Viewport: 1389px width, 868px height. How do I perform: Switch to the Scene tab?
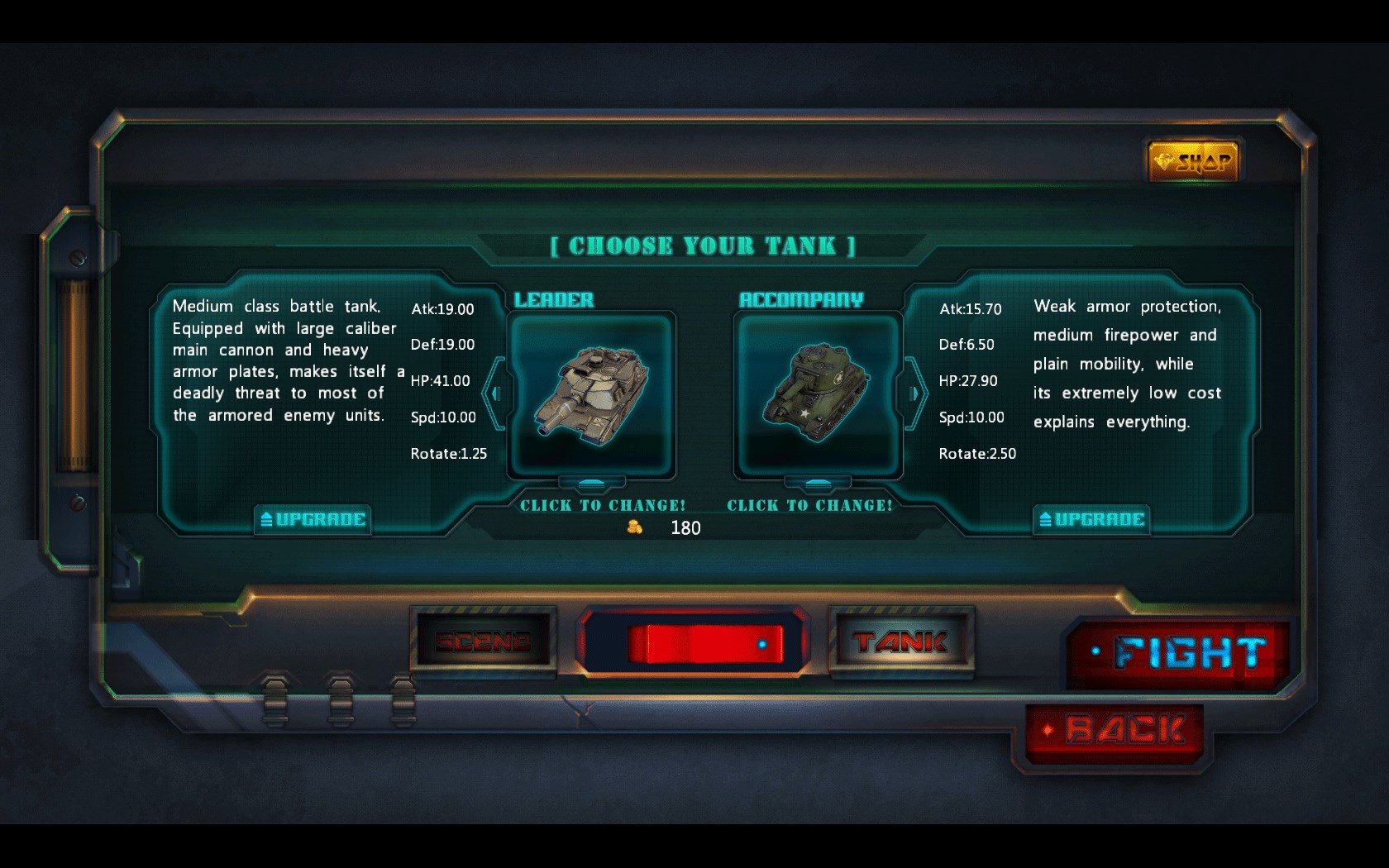click(x=483, y=641)
